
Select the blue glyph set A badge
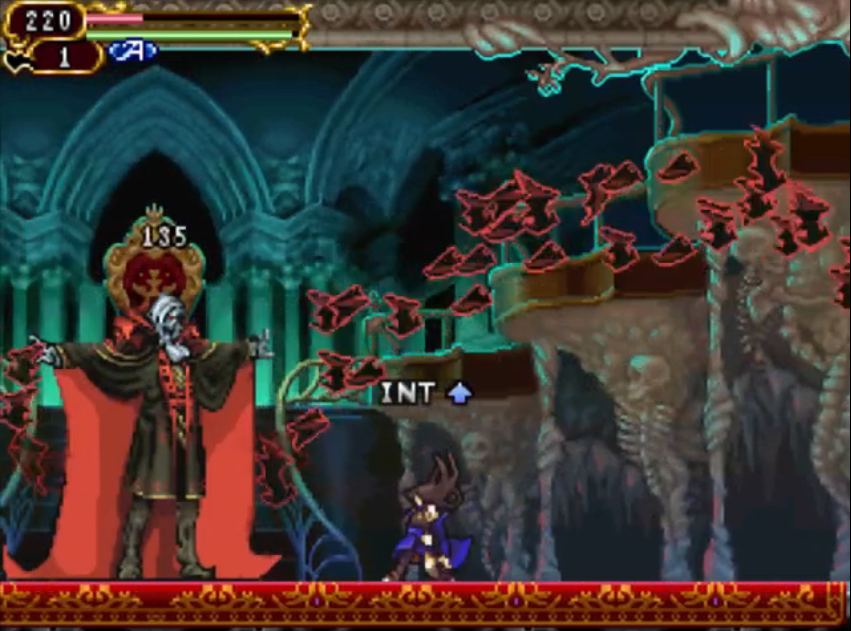click(x=133, y=51)
